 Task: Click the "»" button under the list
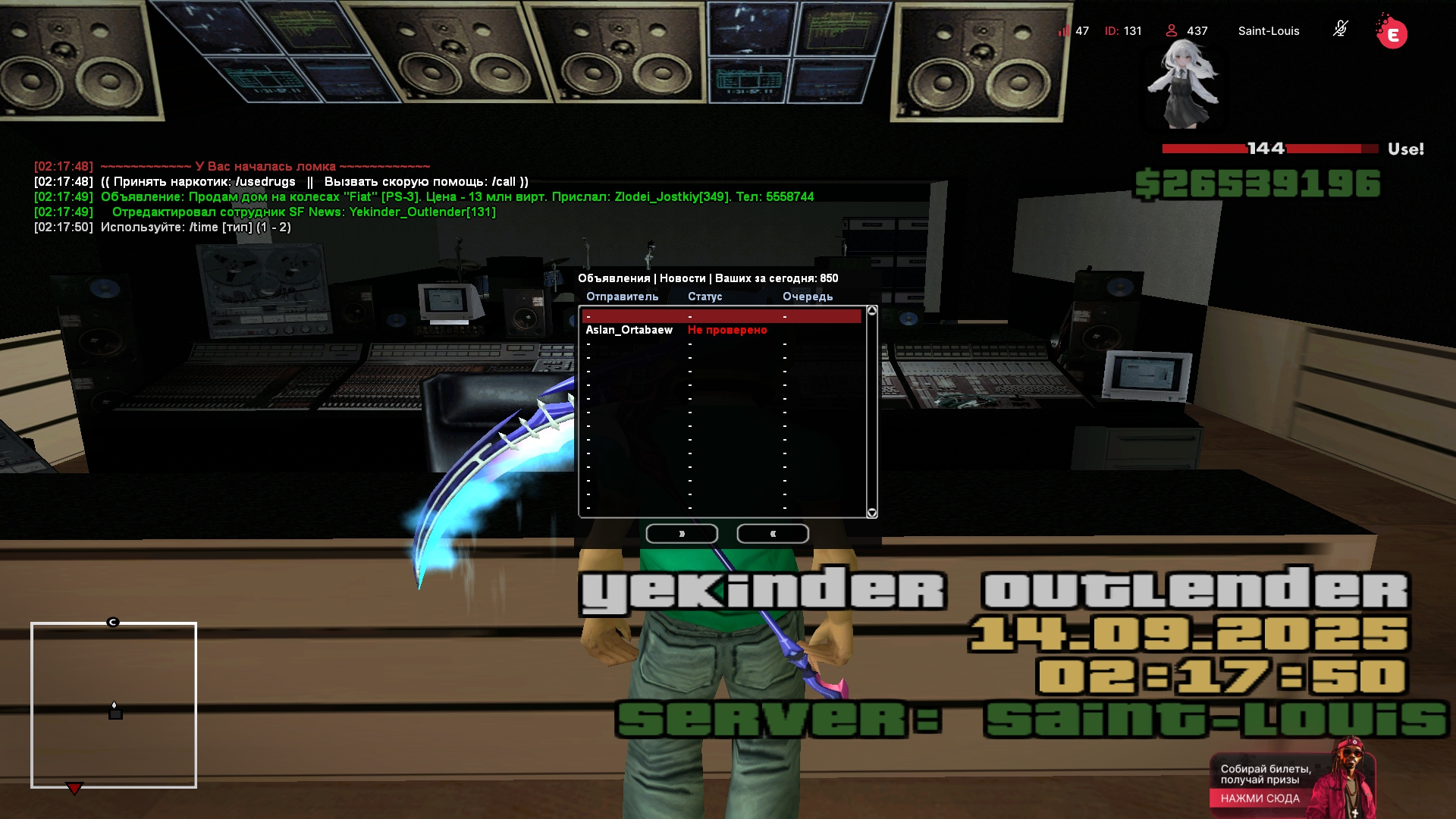(x=682, y=534)
